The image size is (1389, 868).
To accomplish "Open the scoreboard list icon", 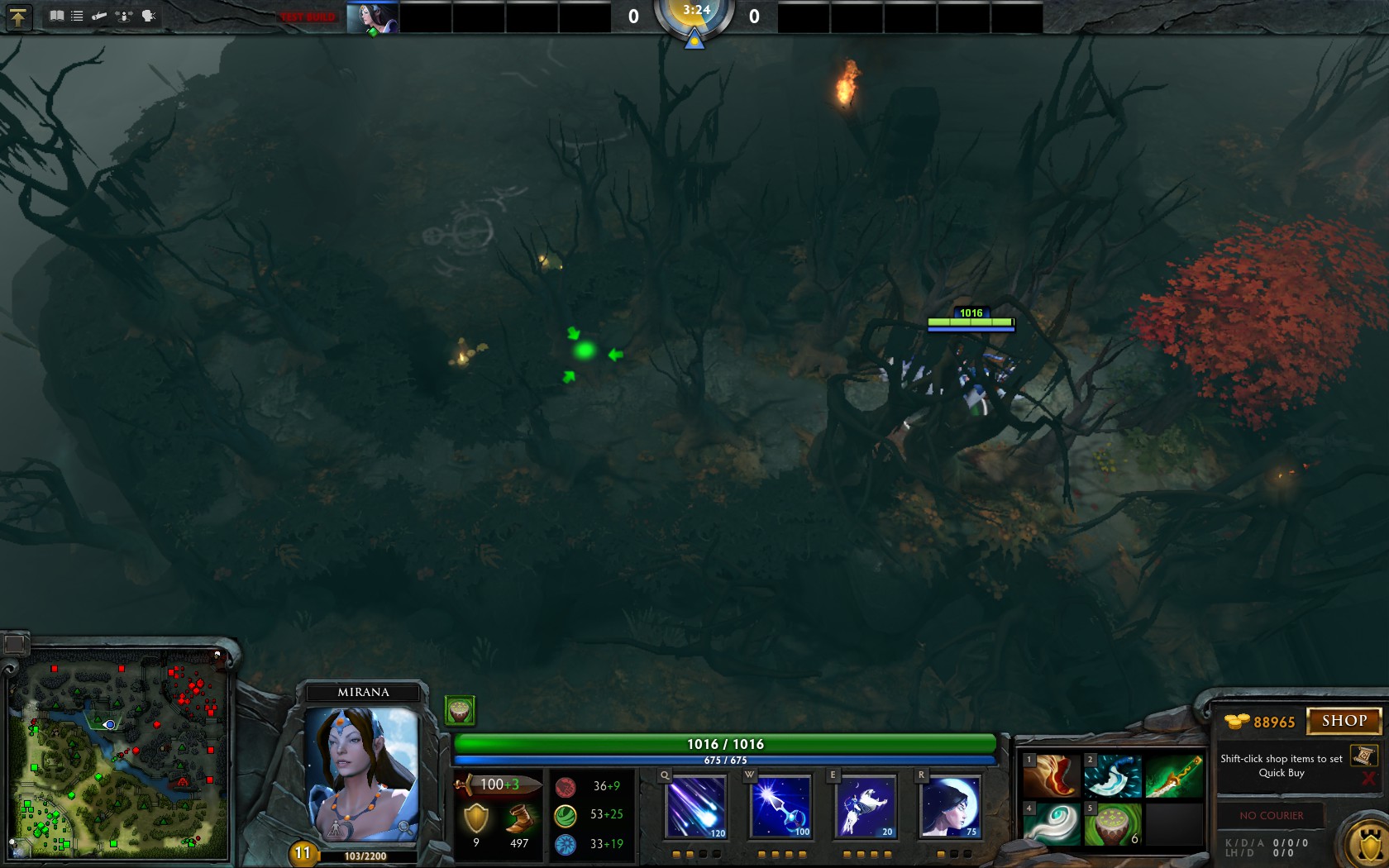I will pos(77,16).
